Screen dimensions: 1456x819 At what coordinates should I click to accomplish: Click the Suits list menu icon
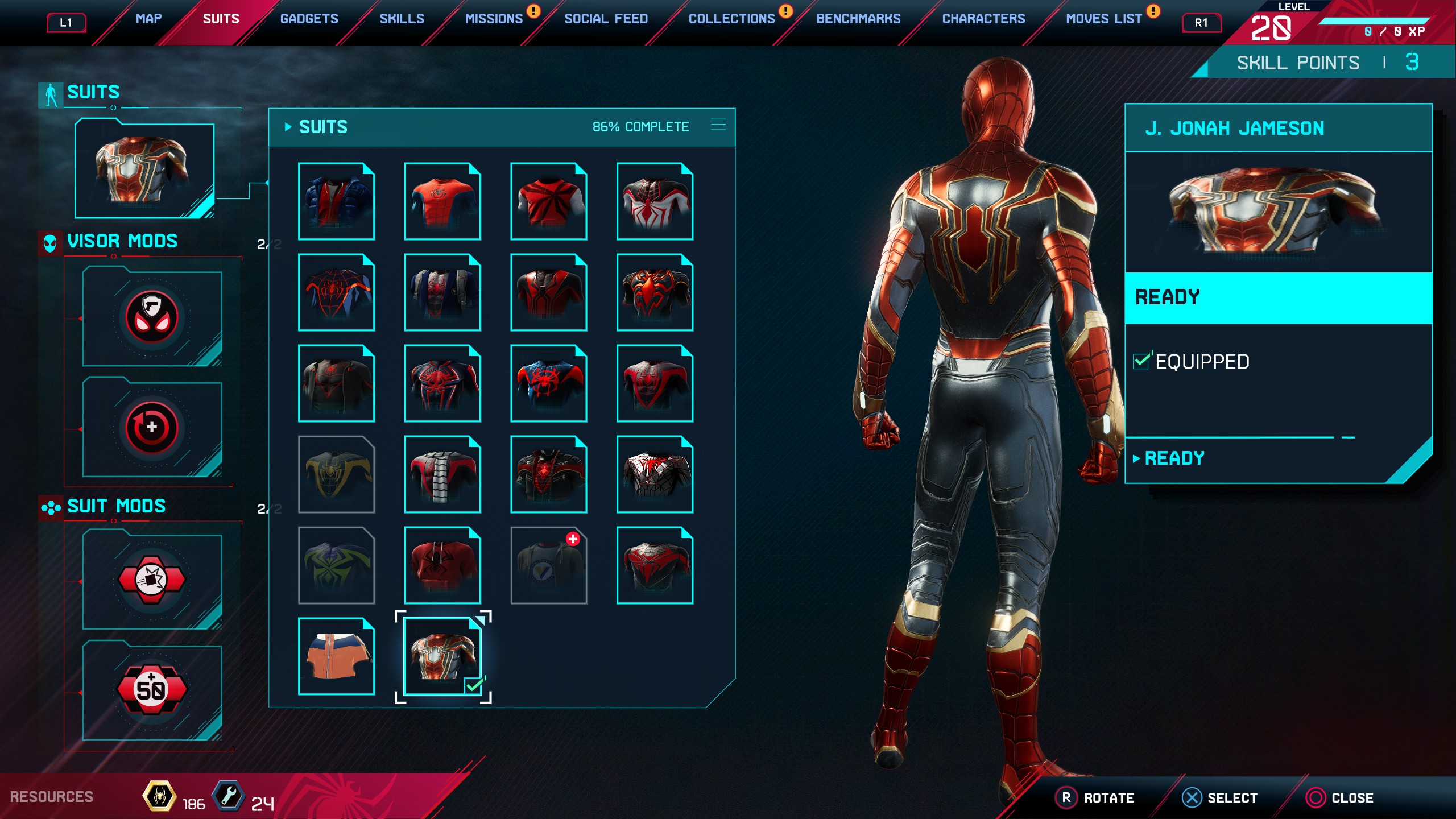click(718, 125)
